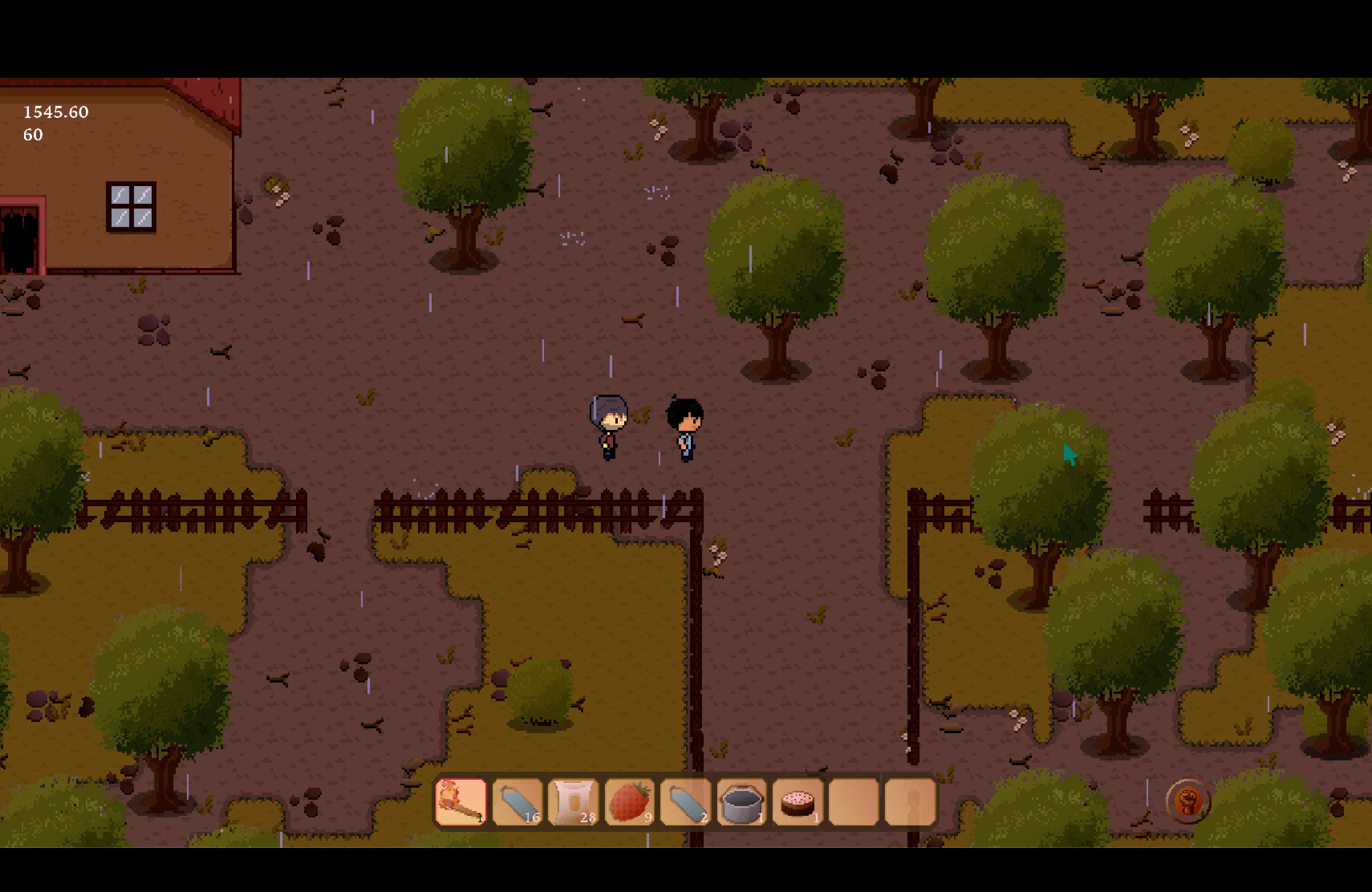Select the flaming torch hotbar slot
Image resolution: width=1372 pixels, height=892 pixels.
pos(461,801)
